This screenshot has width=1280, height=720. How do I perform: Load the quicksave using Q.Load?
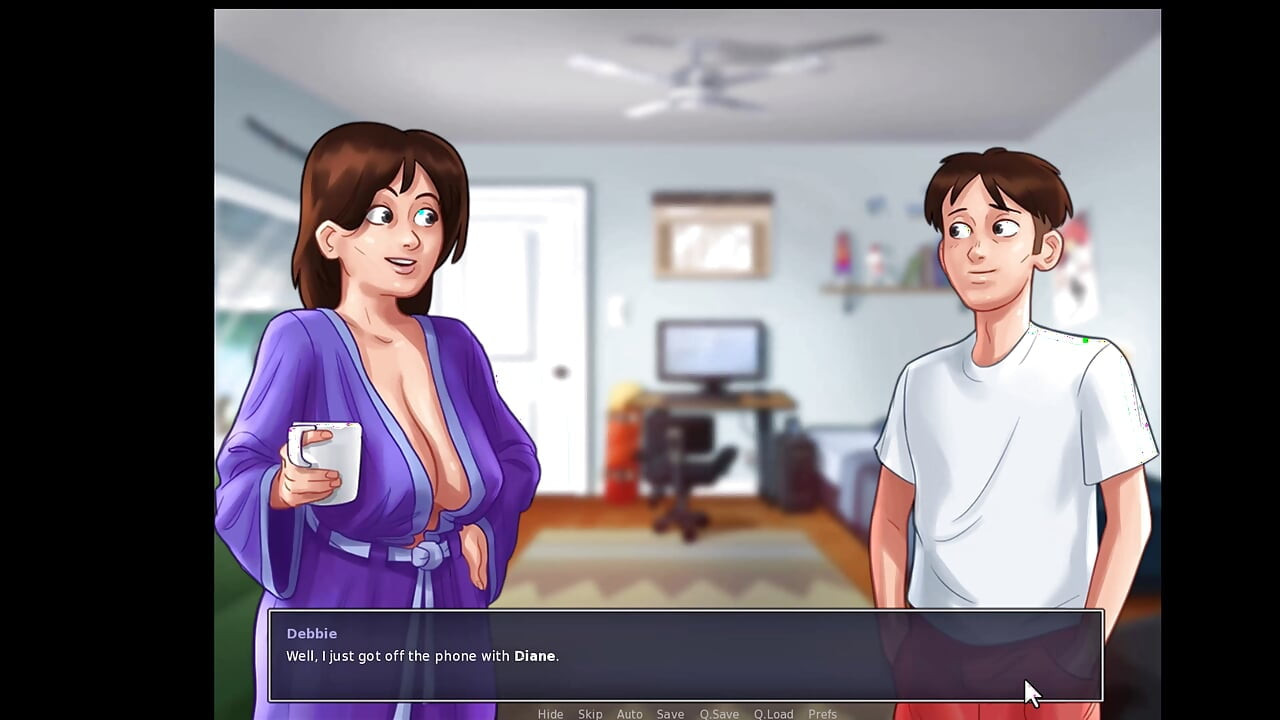point(772,714)
